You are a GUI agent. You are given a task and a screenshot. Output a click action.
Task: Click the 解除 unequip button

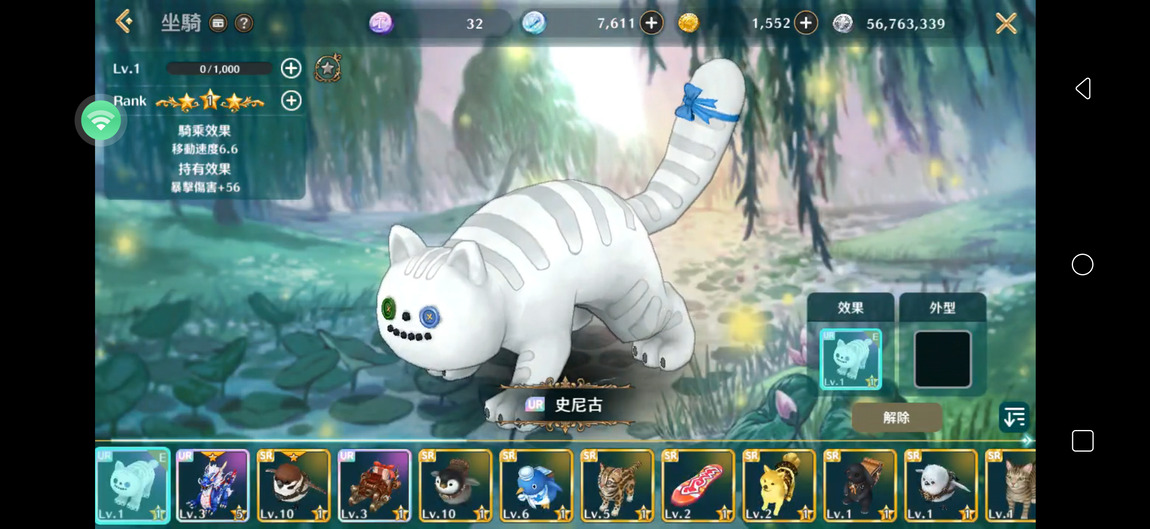pyautogui.click(x=896, y=418)
